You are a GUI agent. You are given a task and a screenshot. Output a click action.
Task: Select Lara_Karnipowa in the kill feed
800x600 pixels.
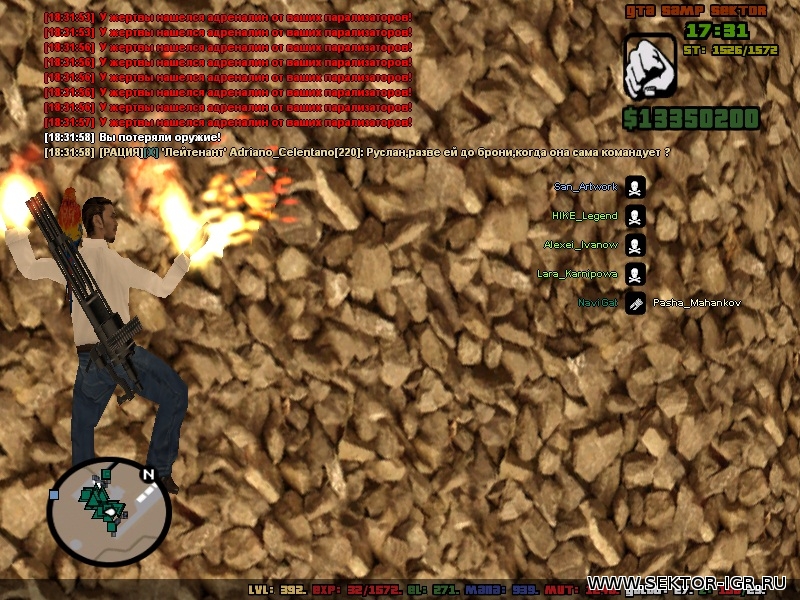[577, 273]
